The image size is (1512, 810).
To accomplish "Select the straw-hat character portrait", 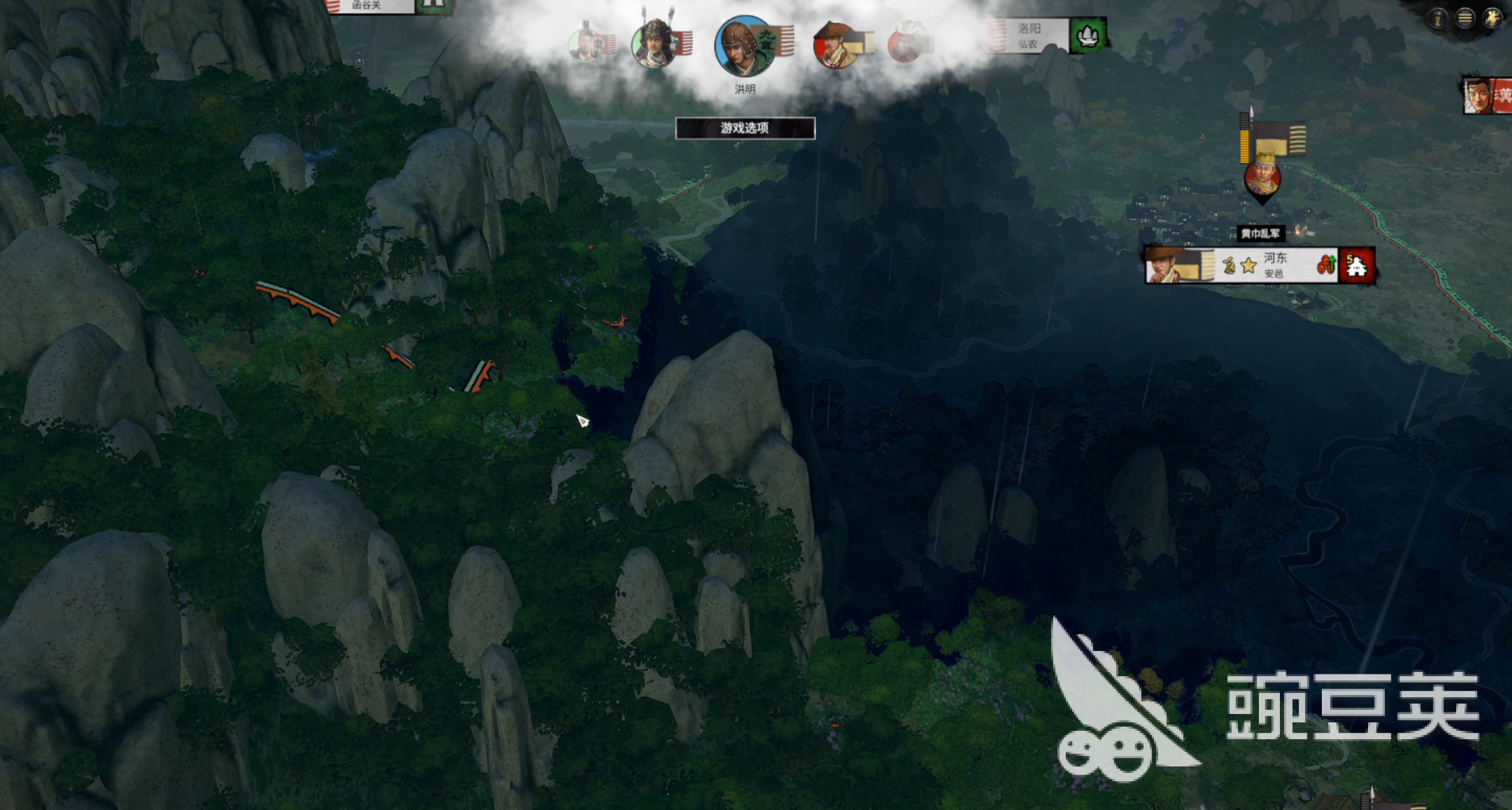I will (x=835, y=44).
